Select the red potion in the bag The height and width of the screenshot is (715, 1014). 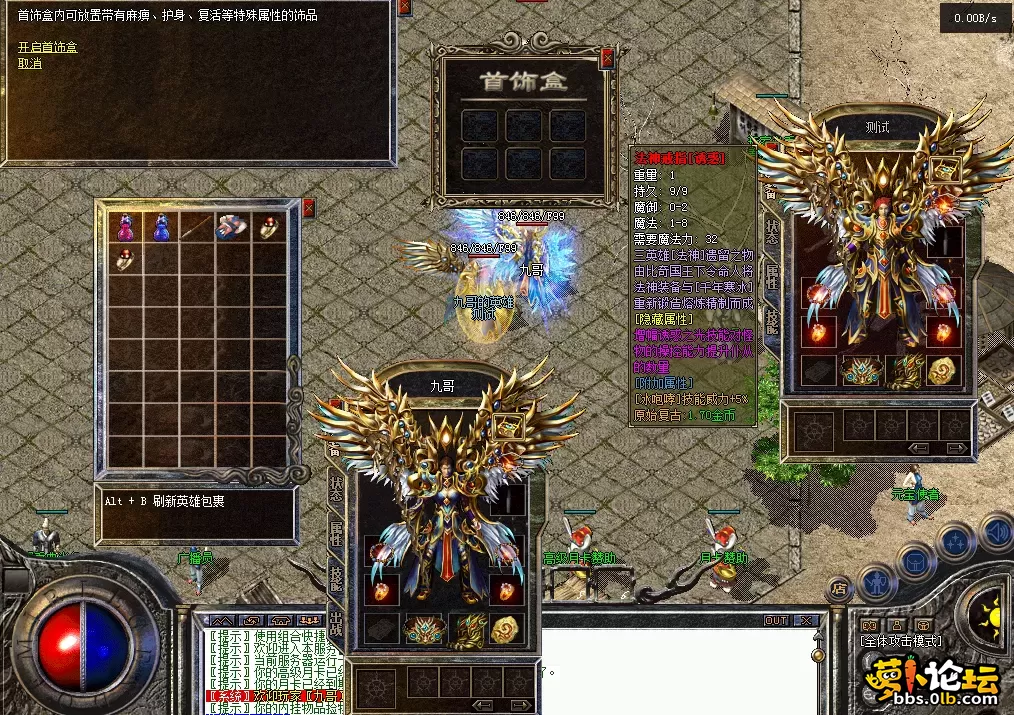coord(125,227)
